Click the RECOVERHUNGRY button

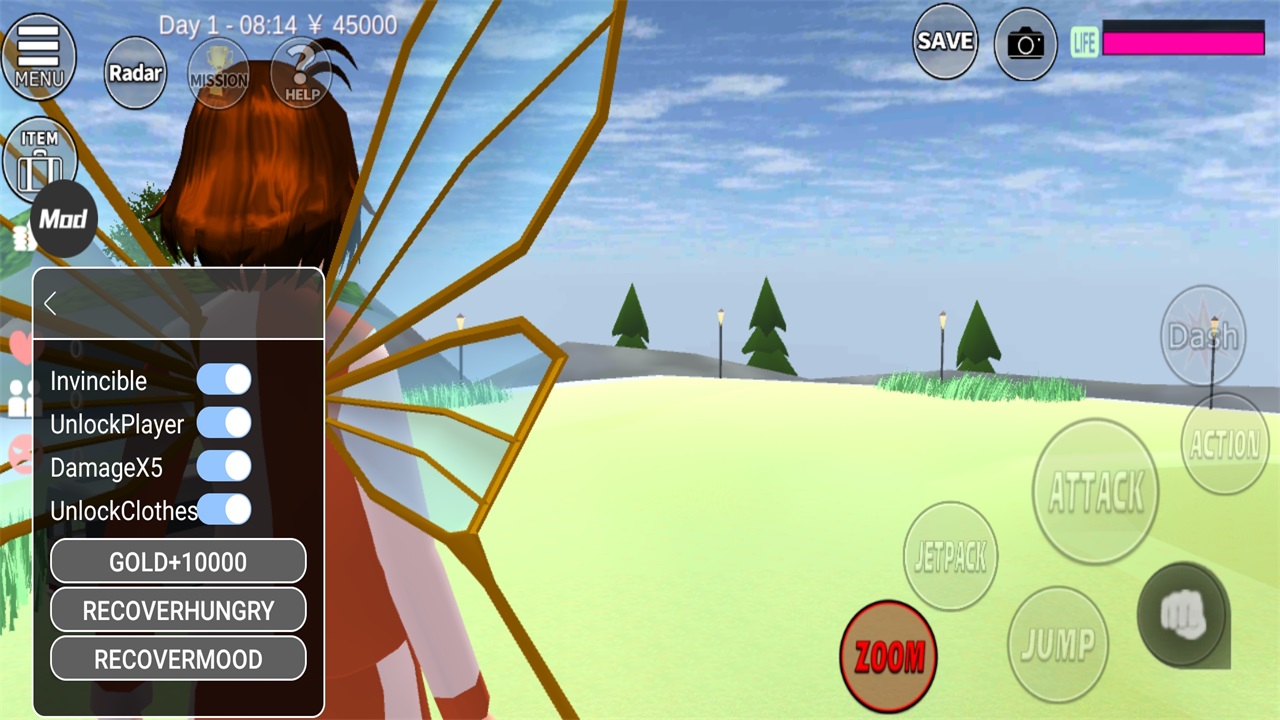click(x=178, y=610)
